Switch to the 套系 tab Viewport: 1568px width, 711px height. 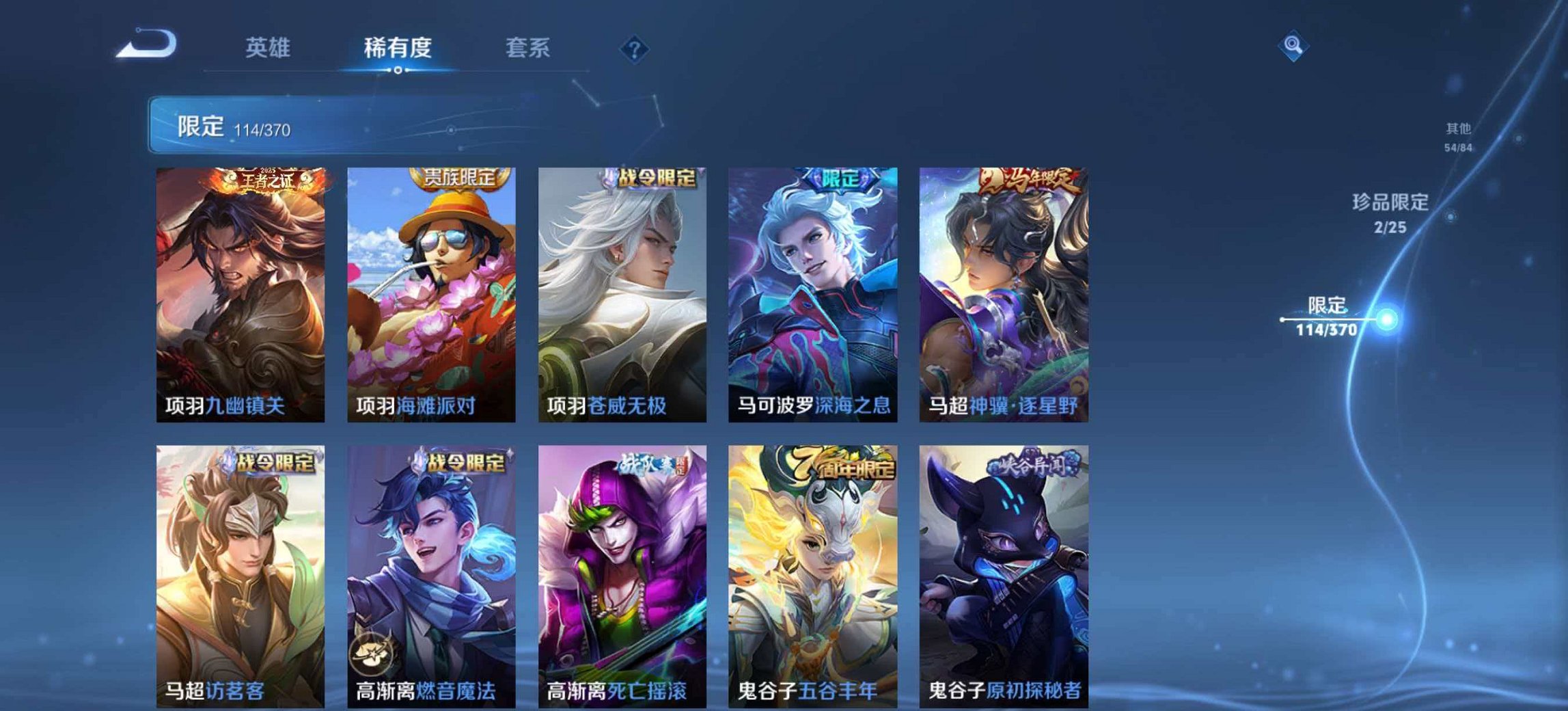528,48
